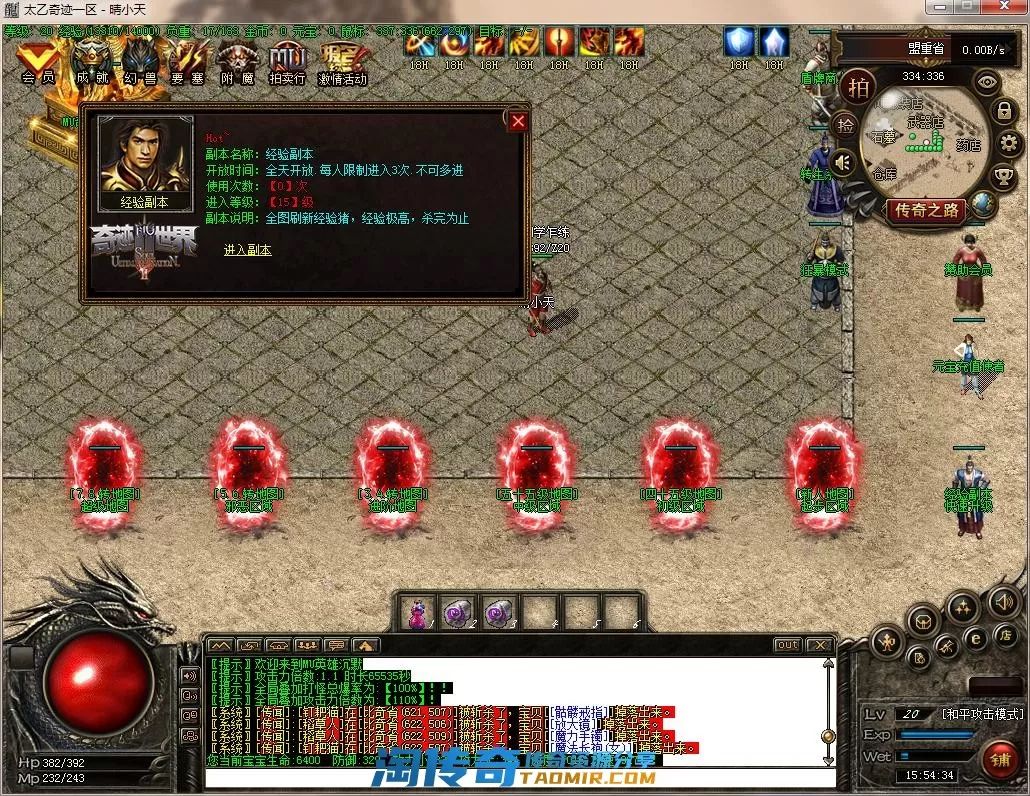Open the round 铺 shop button
This screenshot has height=796, width=1030.
999,759
